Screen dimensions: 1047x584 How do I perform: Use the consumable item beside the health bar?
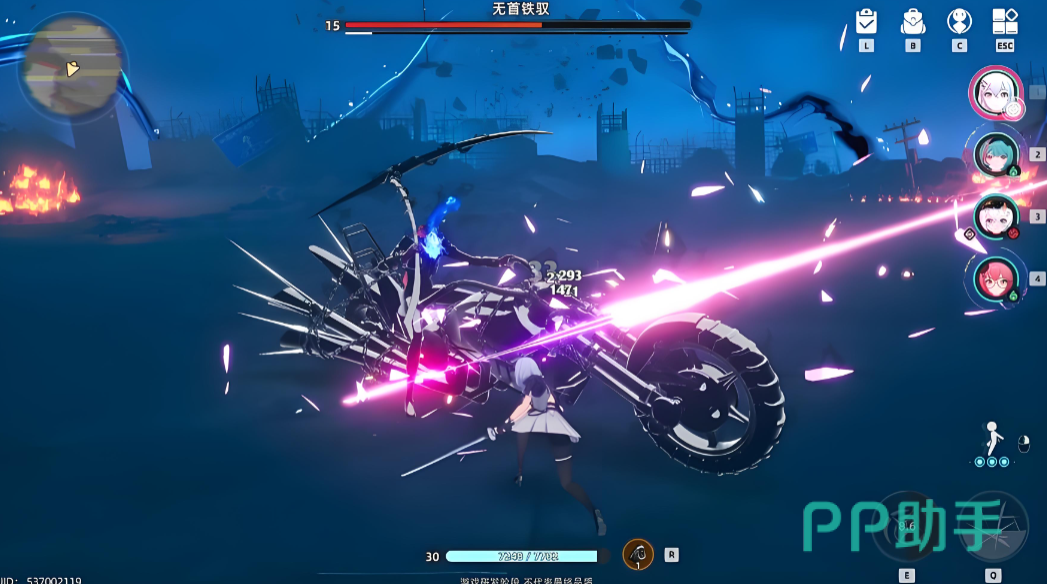point(638,554)
